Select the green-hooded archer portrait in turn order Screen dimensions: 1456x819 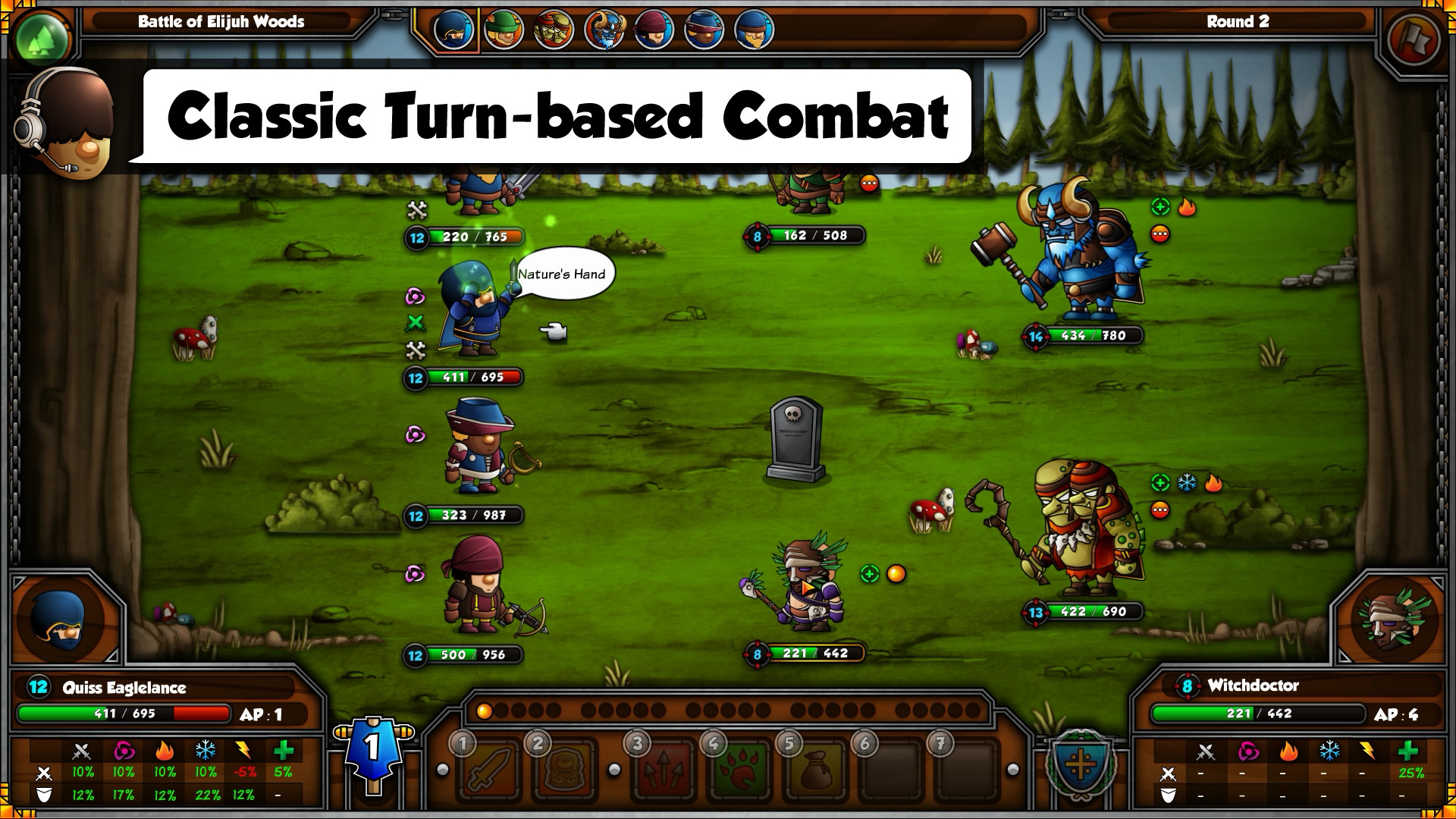504,30
